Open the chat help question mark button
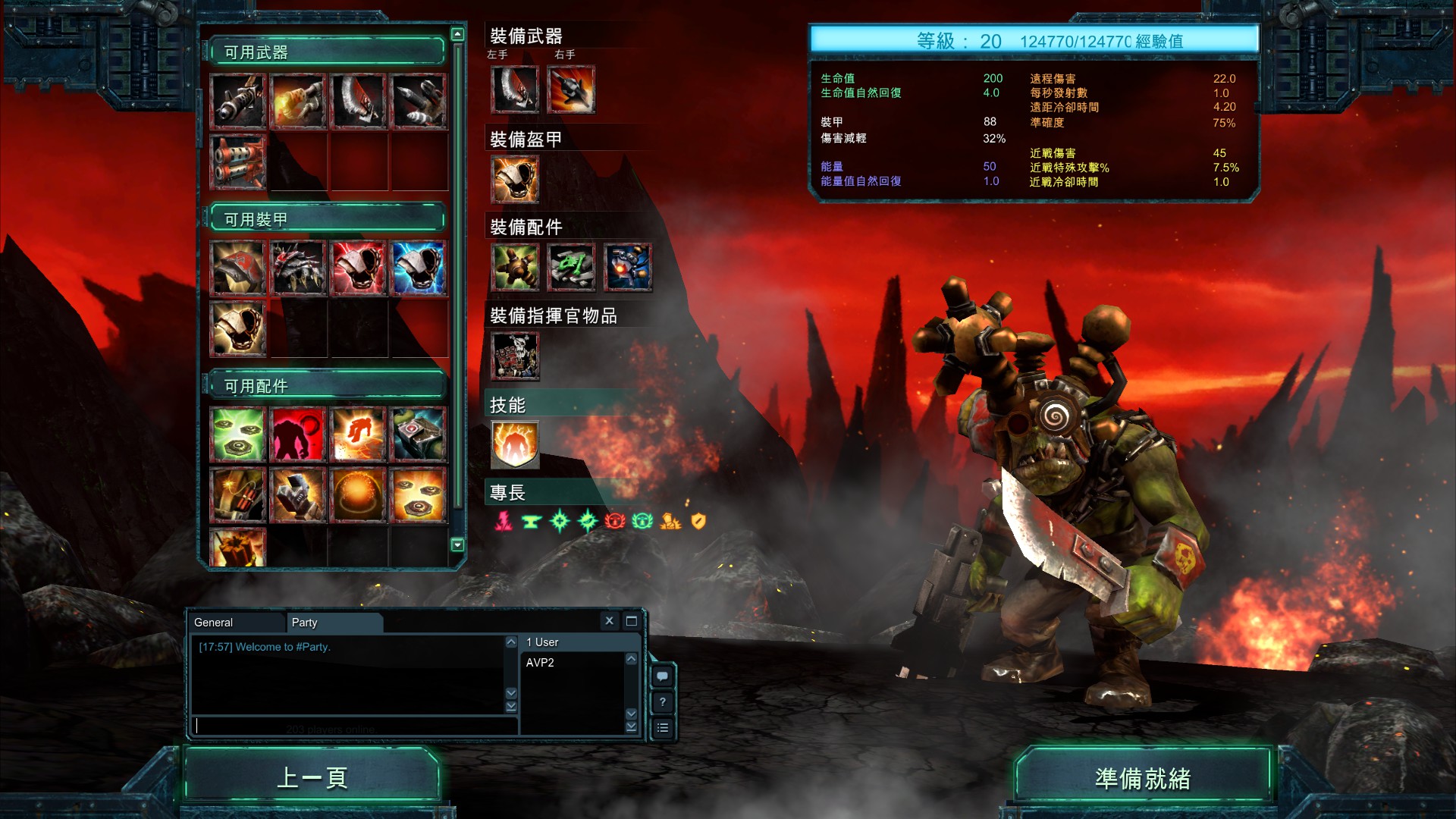Screen dimensions: 1456x819 coord(663,701)
